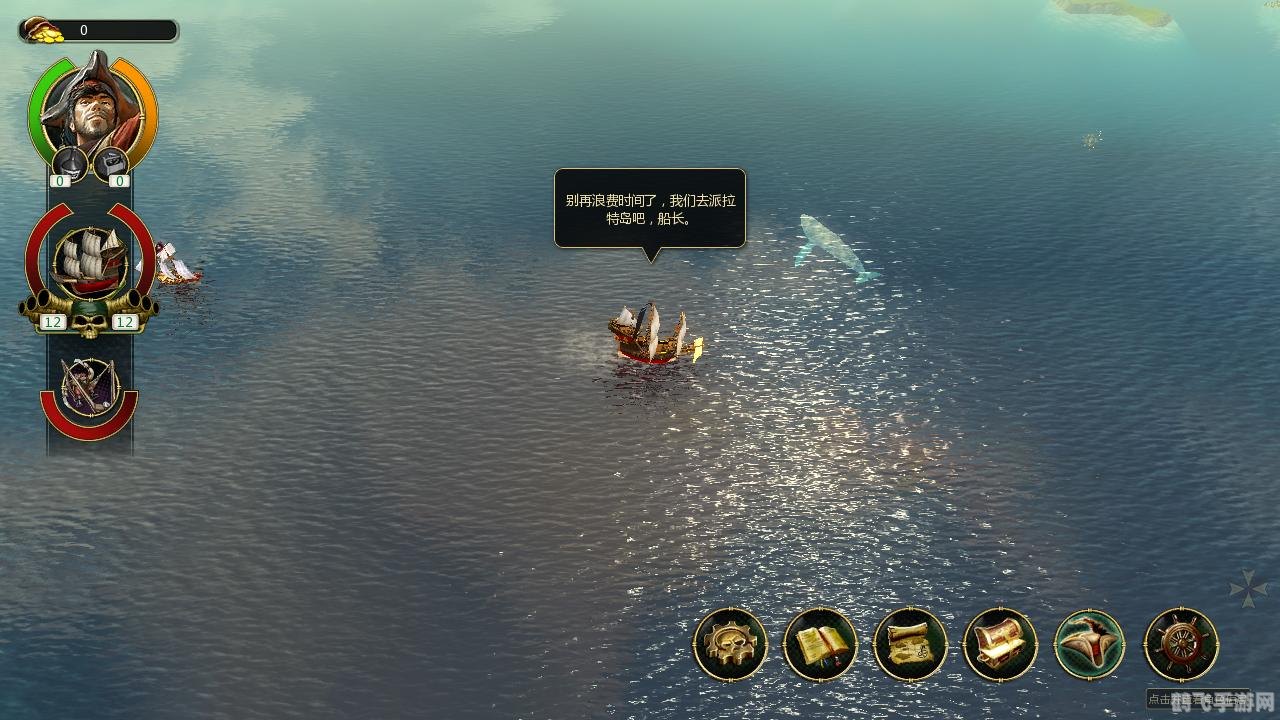Show the treasure map scroll
The width and height of the screenshot is (1280, 720).
tap(910, 645)
